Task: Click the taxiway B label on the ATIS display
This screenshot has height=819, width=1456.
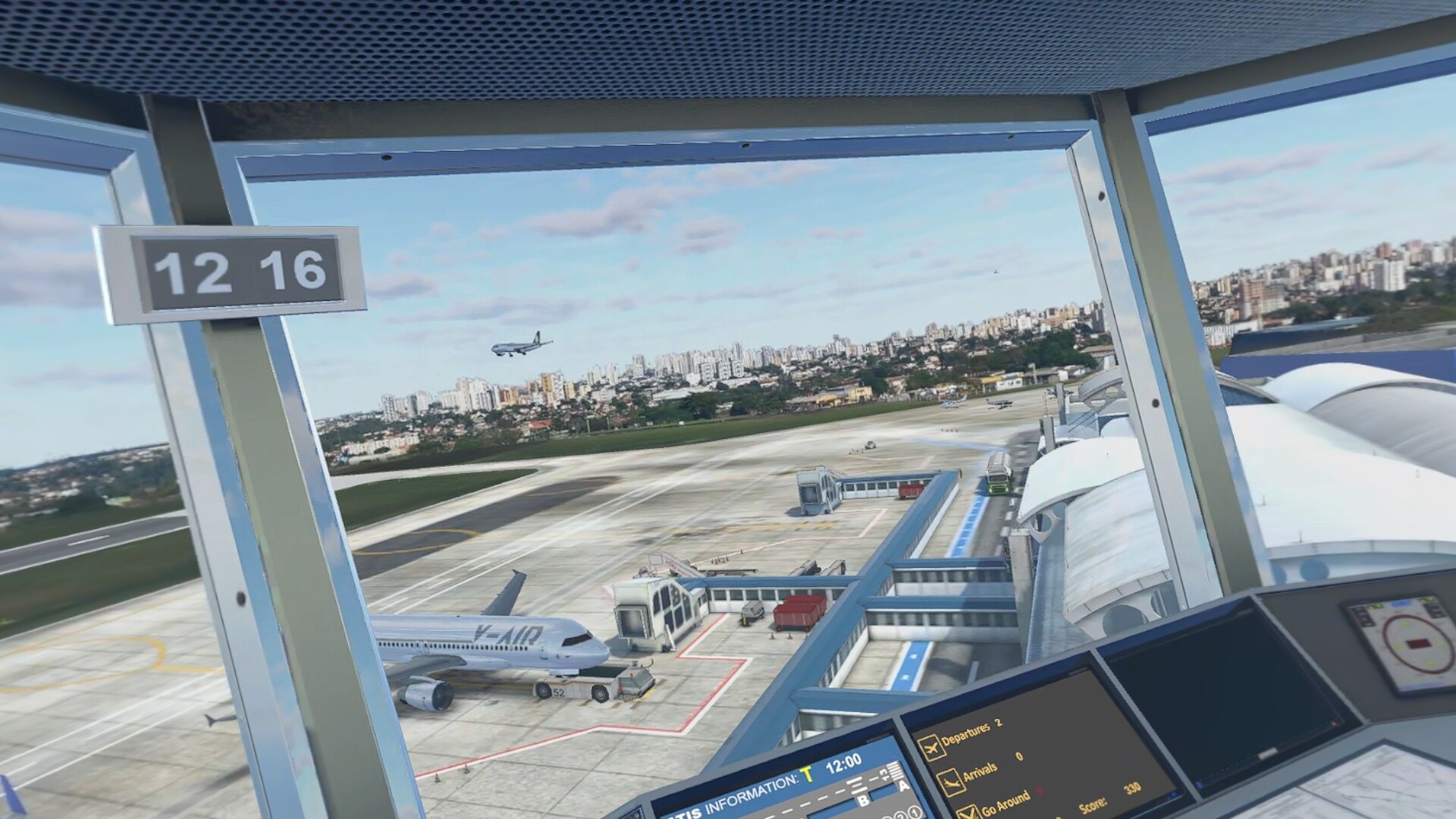Action: 863,800
